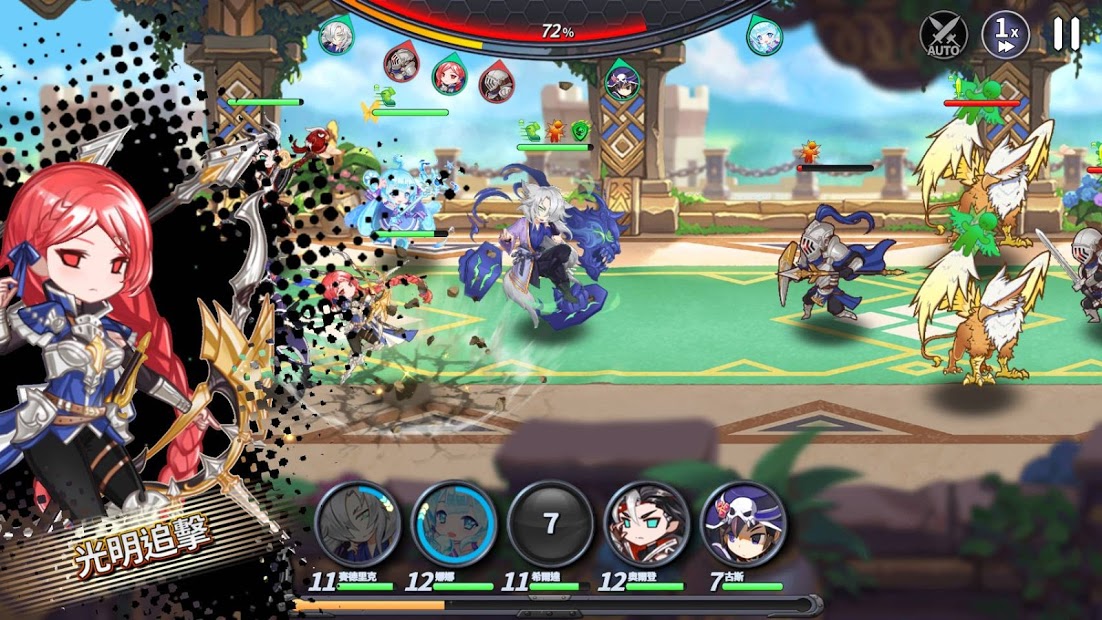
Task: Change the 1x battle speed
Action: click(x=1005, y=35)
